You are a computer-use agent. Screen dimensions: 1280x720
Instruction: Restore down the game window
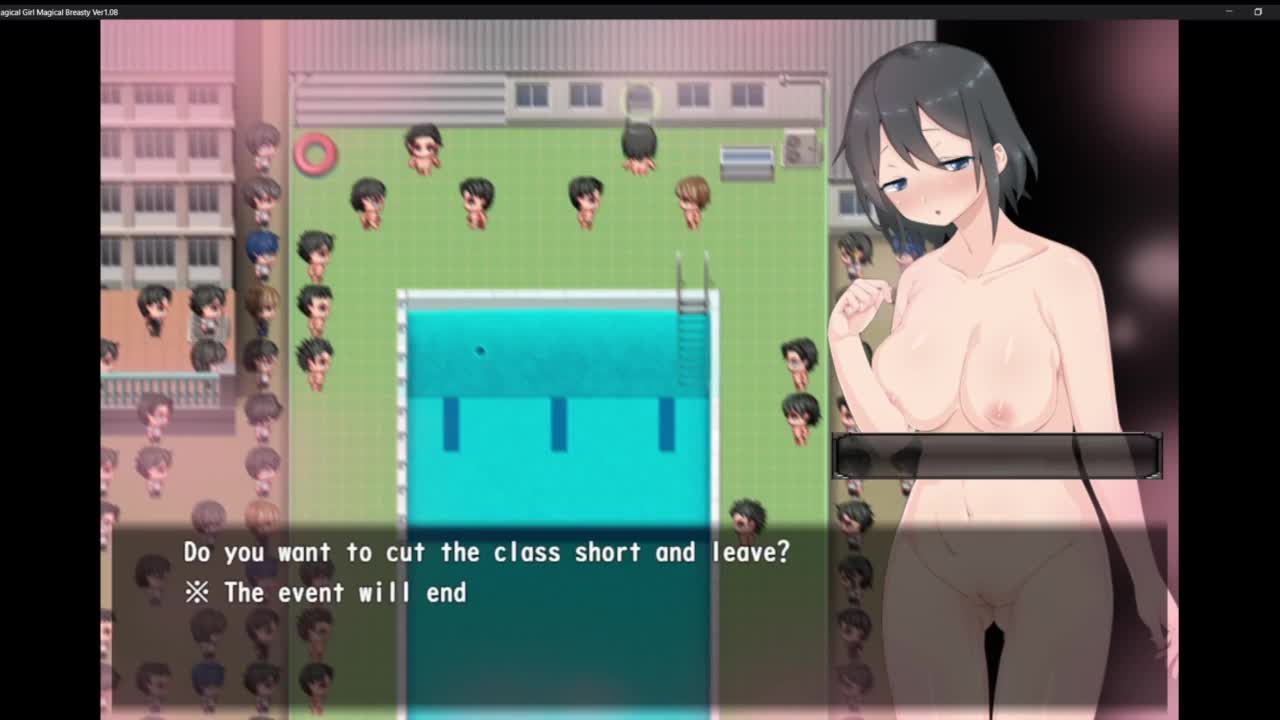point(1258,12)
